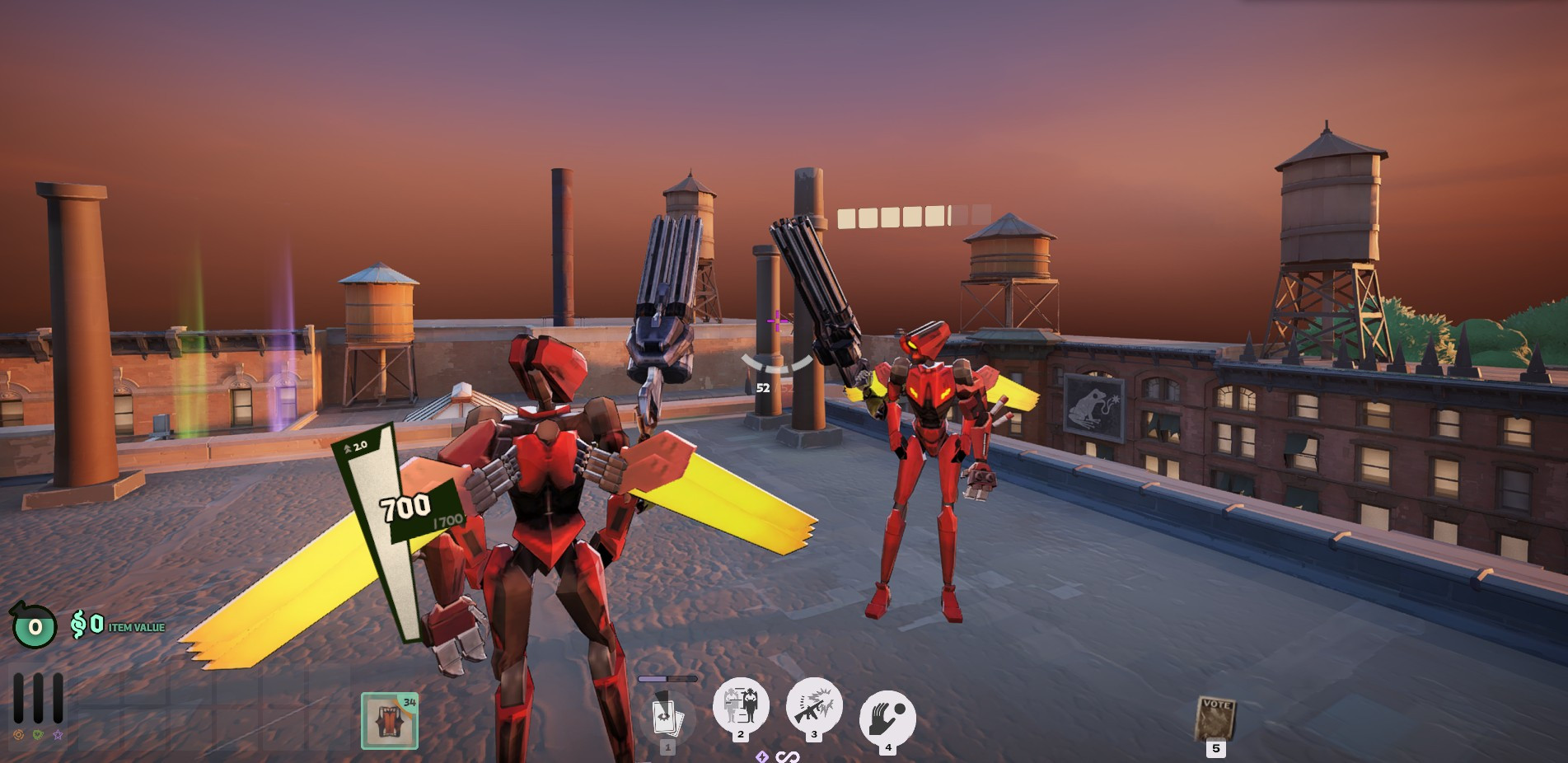
Task: Use the two-figures clone ability
Action: (x=741, y=704)
